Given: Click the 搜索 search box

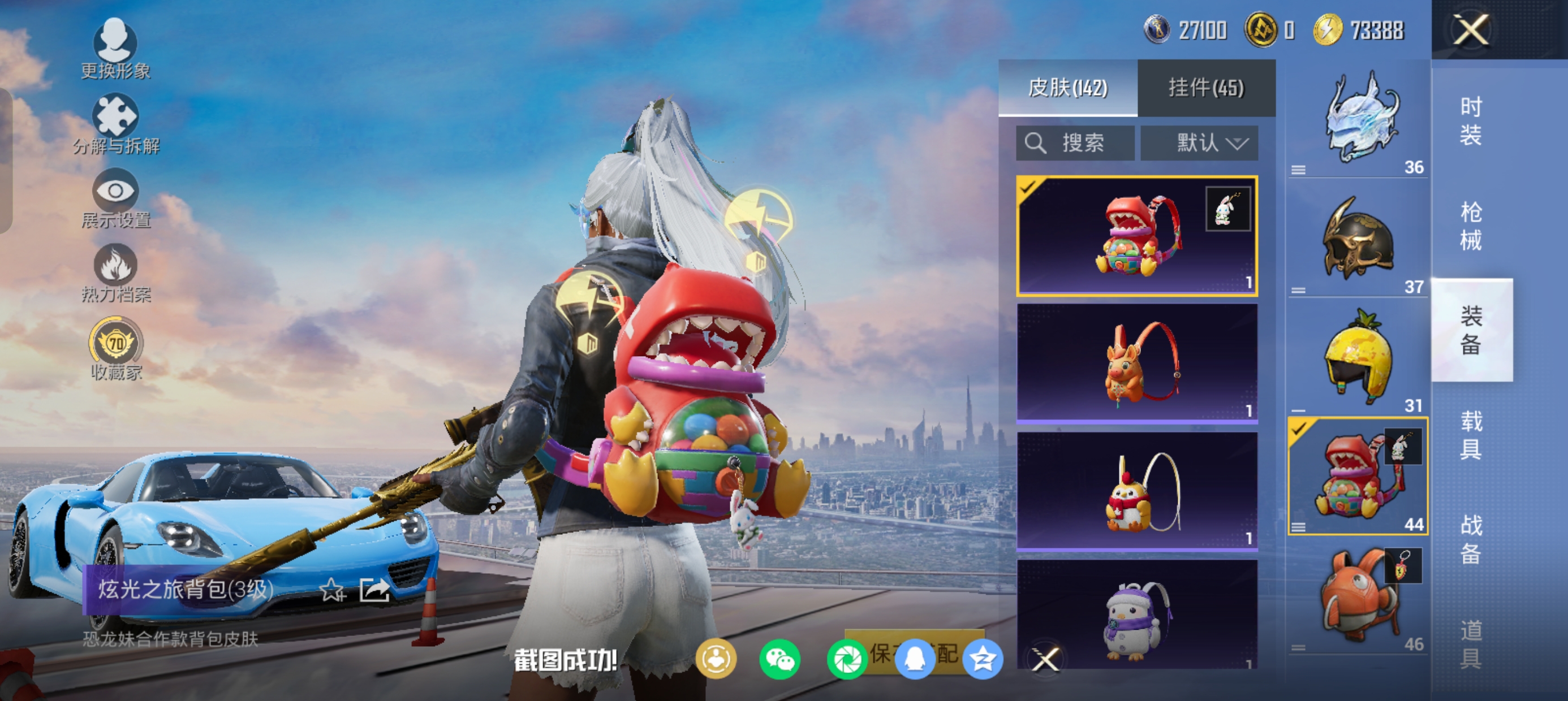Looking at the screenshot, I should click(1075, 143).
